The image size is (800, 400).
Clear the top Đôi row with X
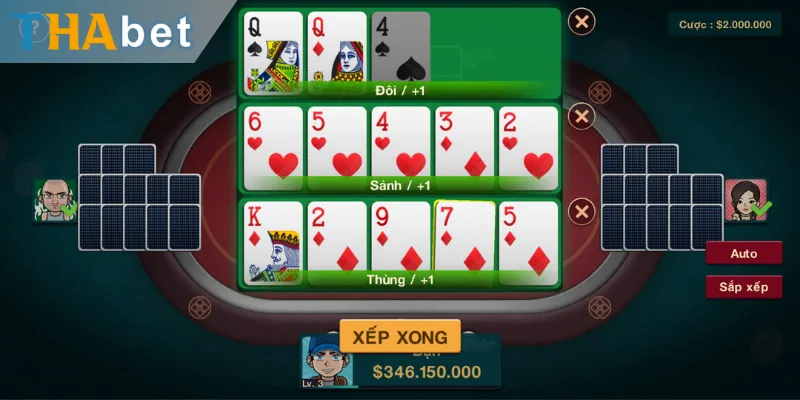click(x=581, y=20)
